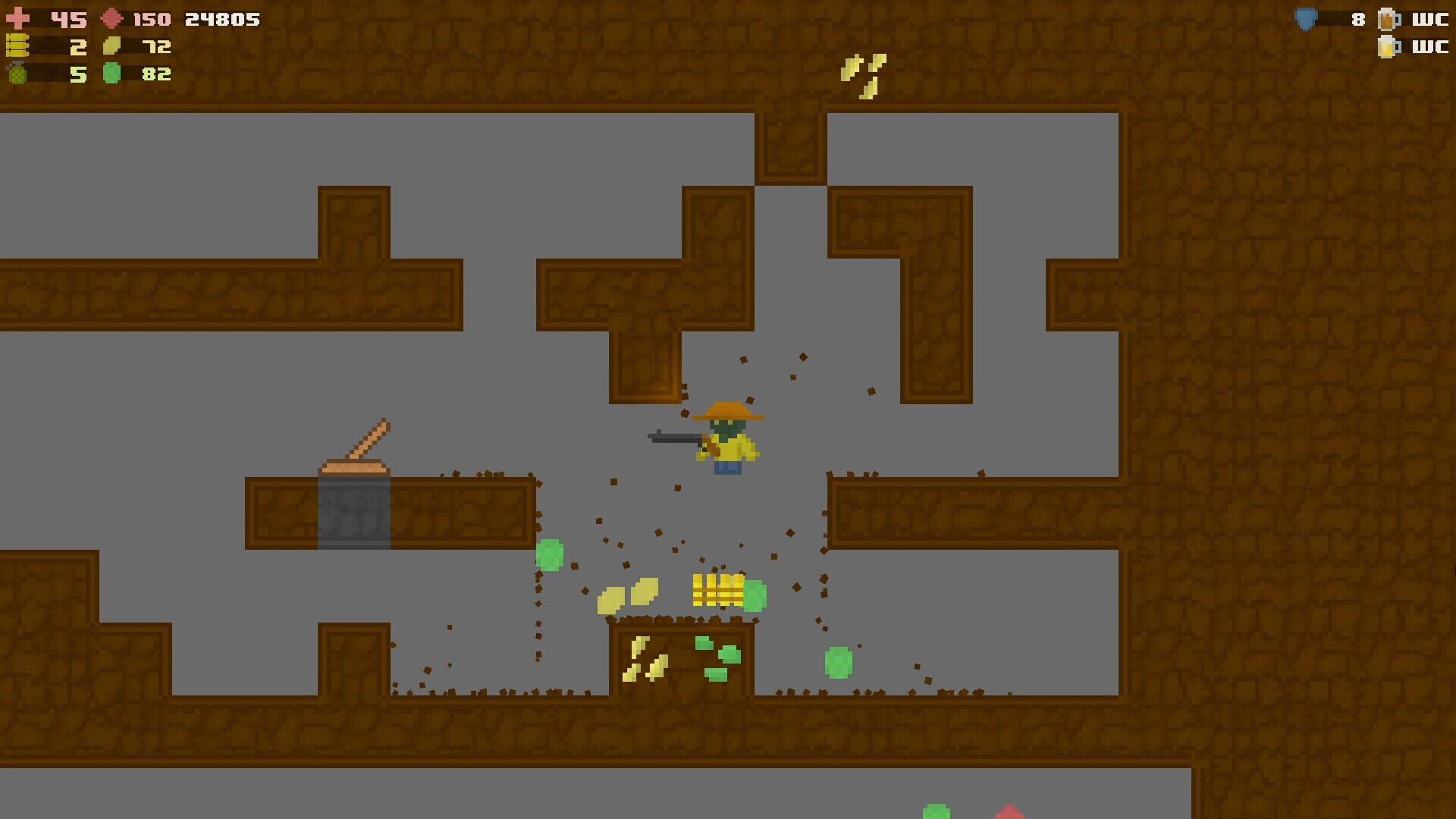Click the yellow coin icon next to 72

(110, 47)
